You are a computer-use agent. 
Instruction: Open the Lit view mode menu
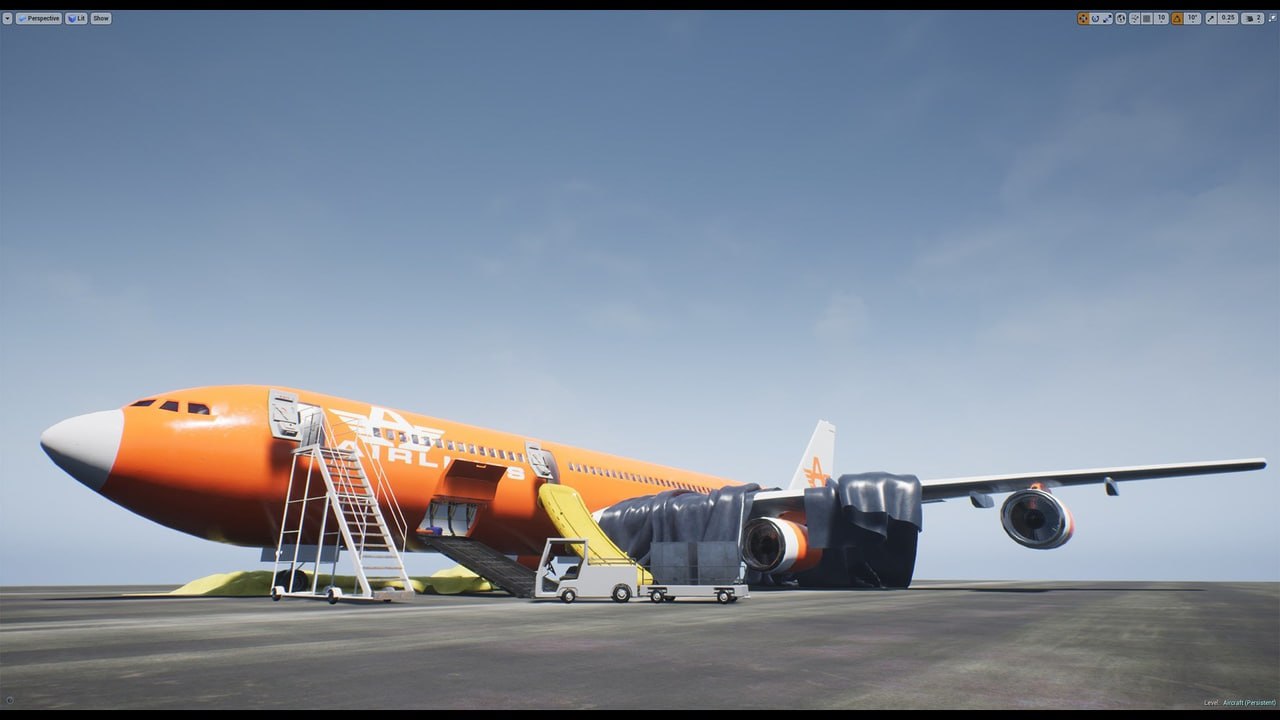73,18
